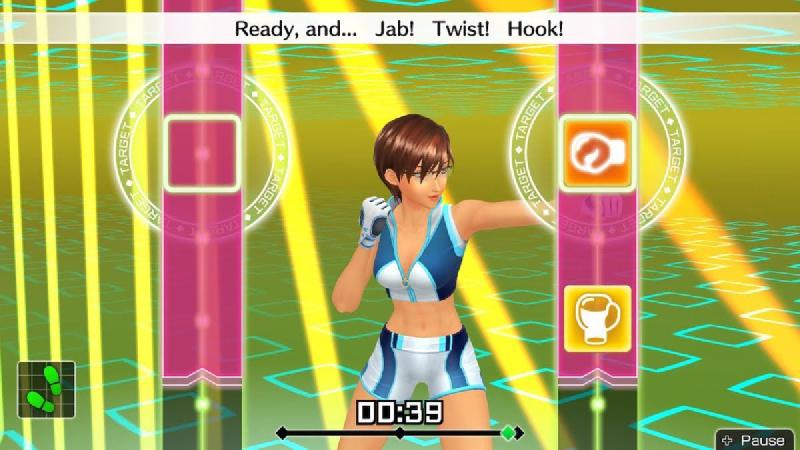Click the green footprints stance icon
The height and width of the screenshot is (450, 800).
(46, 389)
